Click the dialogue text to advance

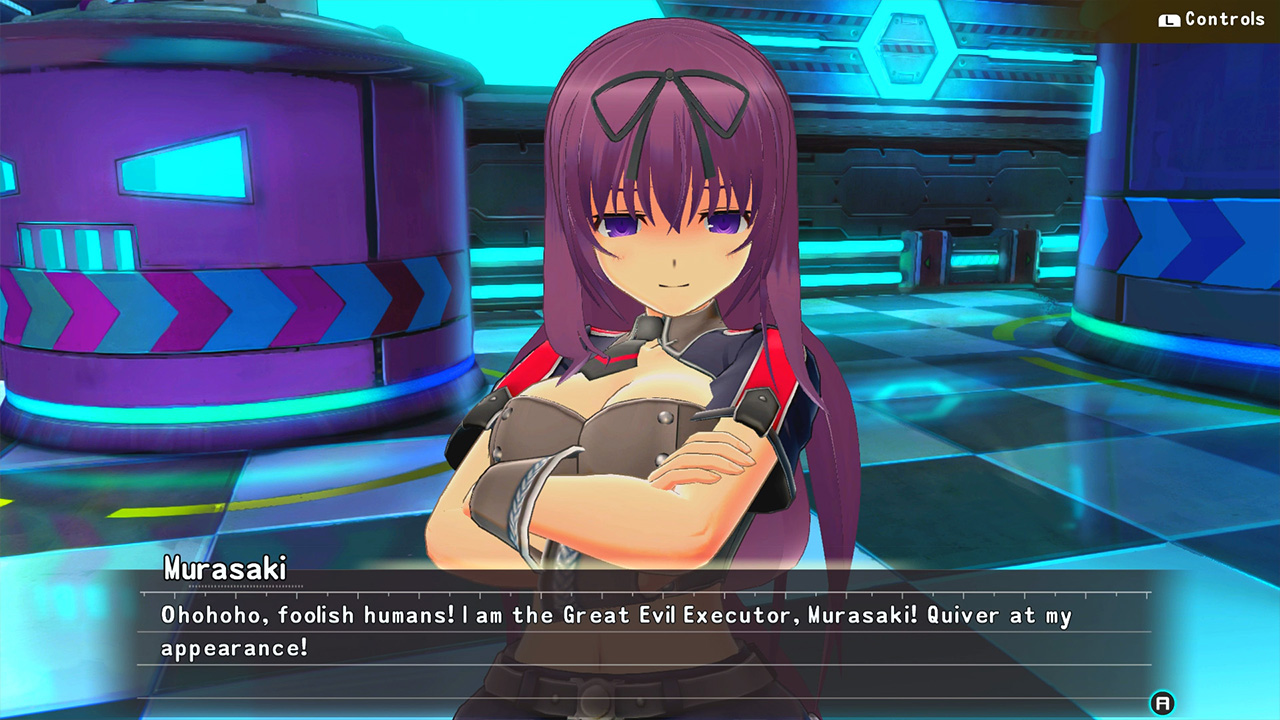coord(600,630)
